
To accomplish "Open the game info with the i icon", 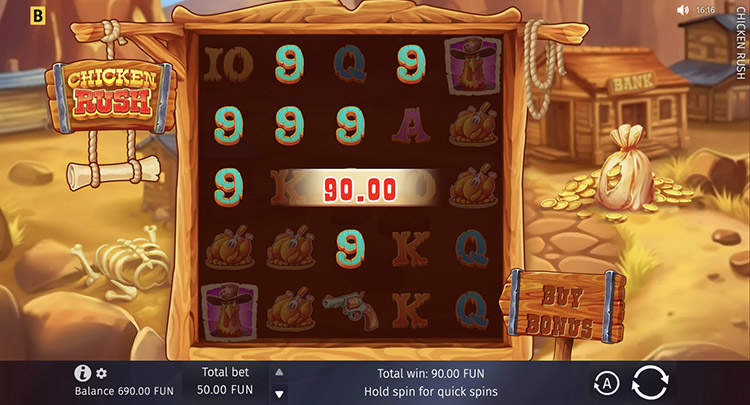I will 83,373.
